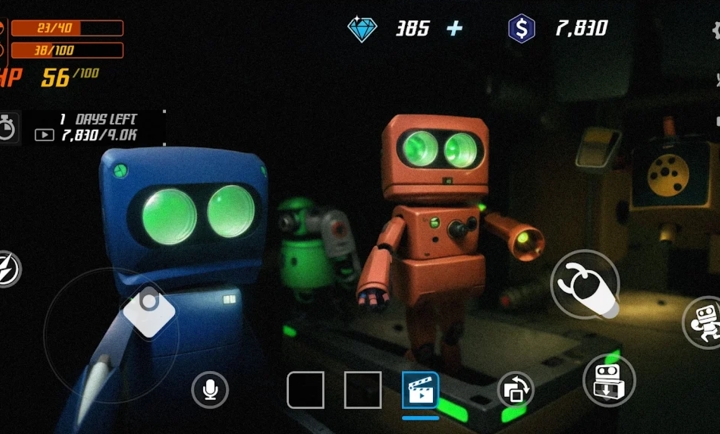Tap the plus button to add diamonds
720x434 pixels.
coord(455,28)
